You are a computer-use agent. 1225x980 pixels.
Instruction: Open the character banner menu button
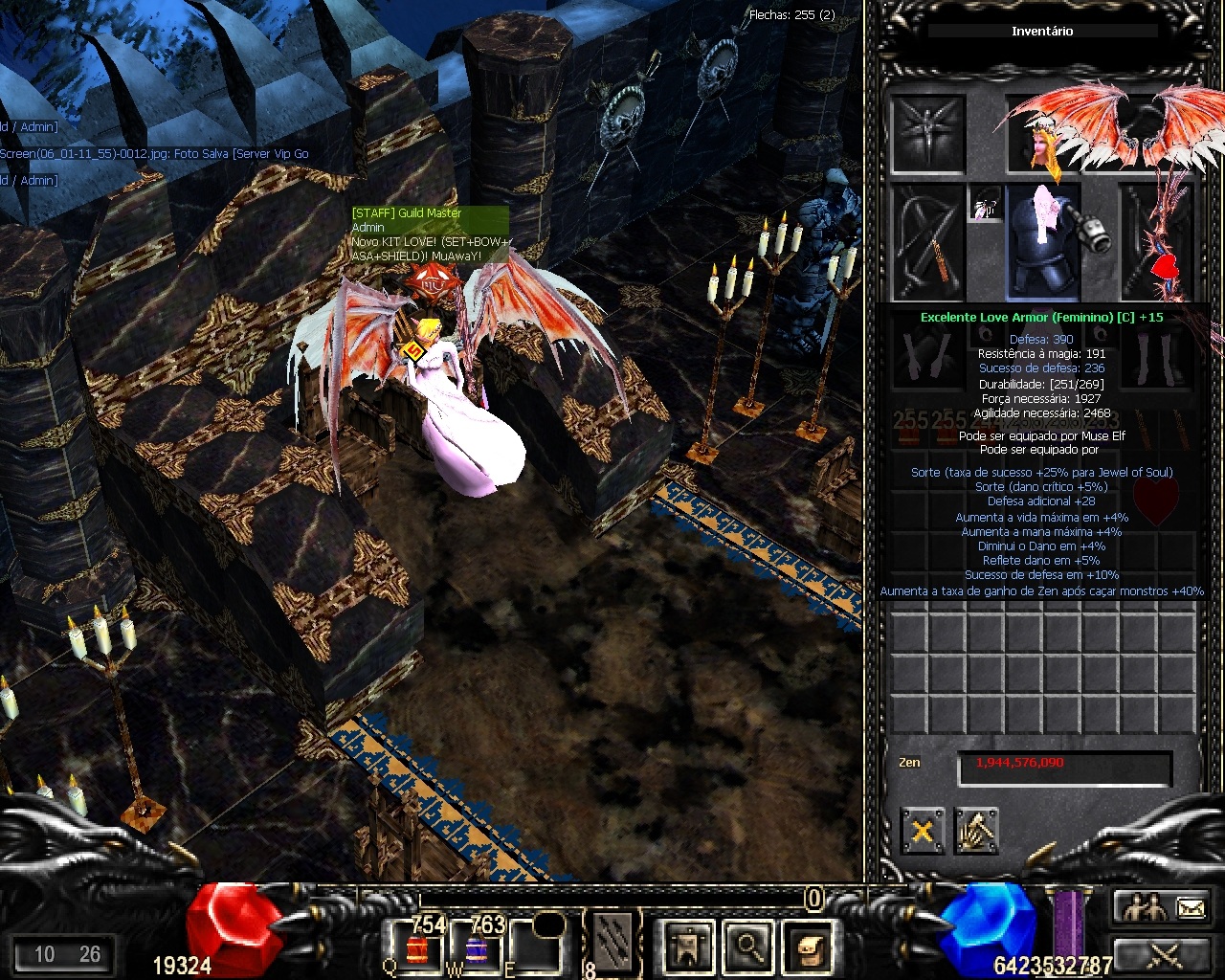[689, 947]
